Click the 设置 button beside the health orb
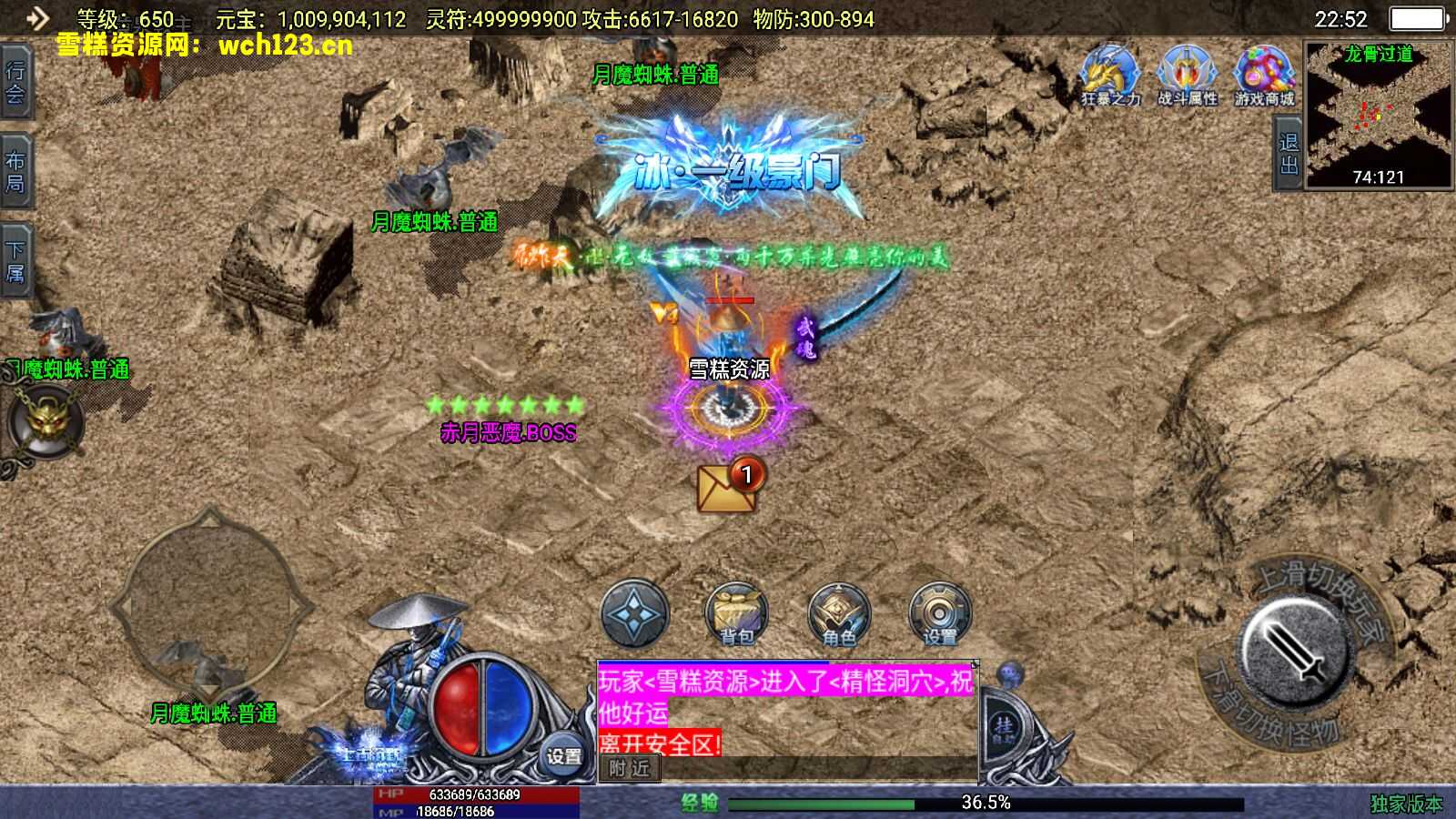Screen dimensions: 1456x819 [x=563, y=756]
